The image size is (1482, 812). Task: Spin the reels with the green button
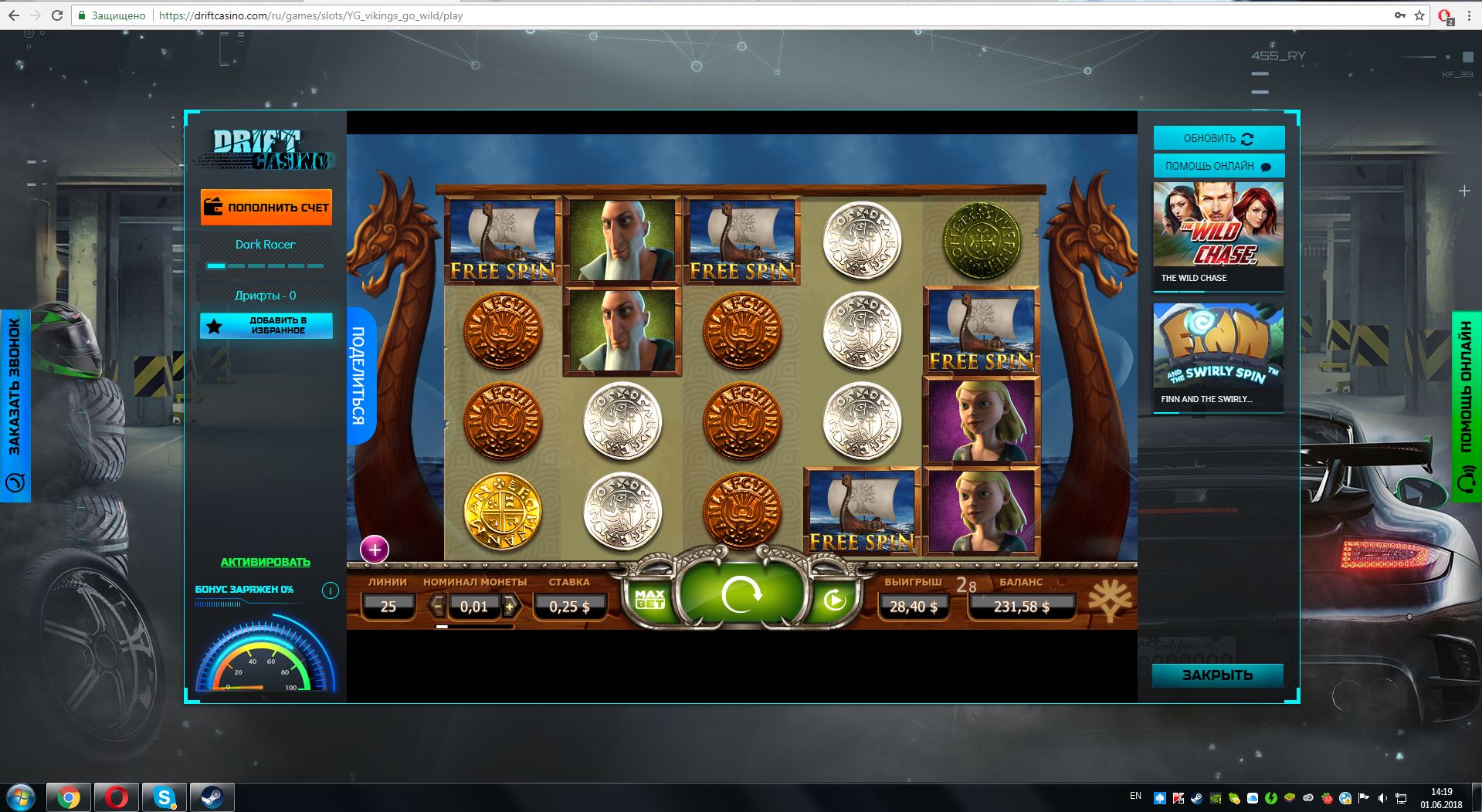pyautogui.click(x=741, y=595)
